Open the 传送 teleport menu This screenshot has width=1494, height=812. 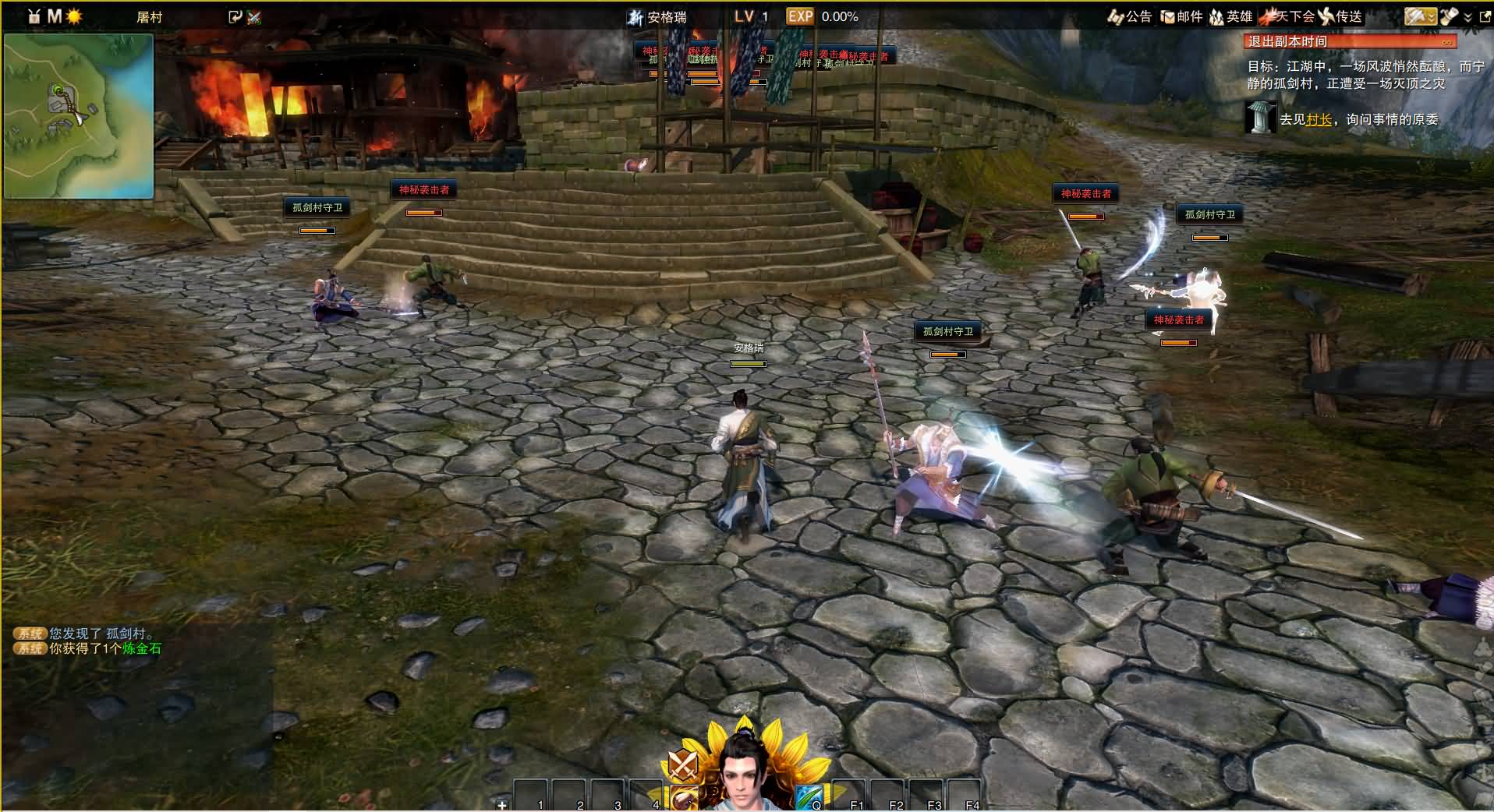tap(1340, 16)
